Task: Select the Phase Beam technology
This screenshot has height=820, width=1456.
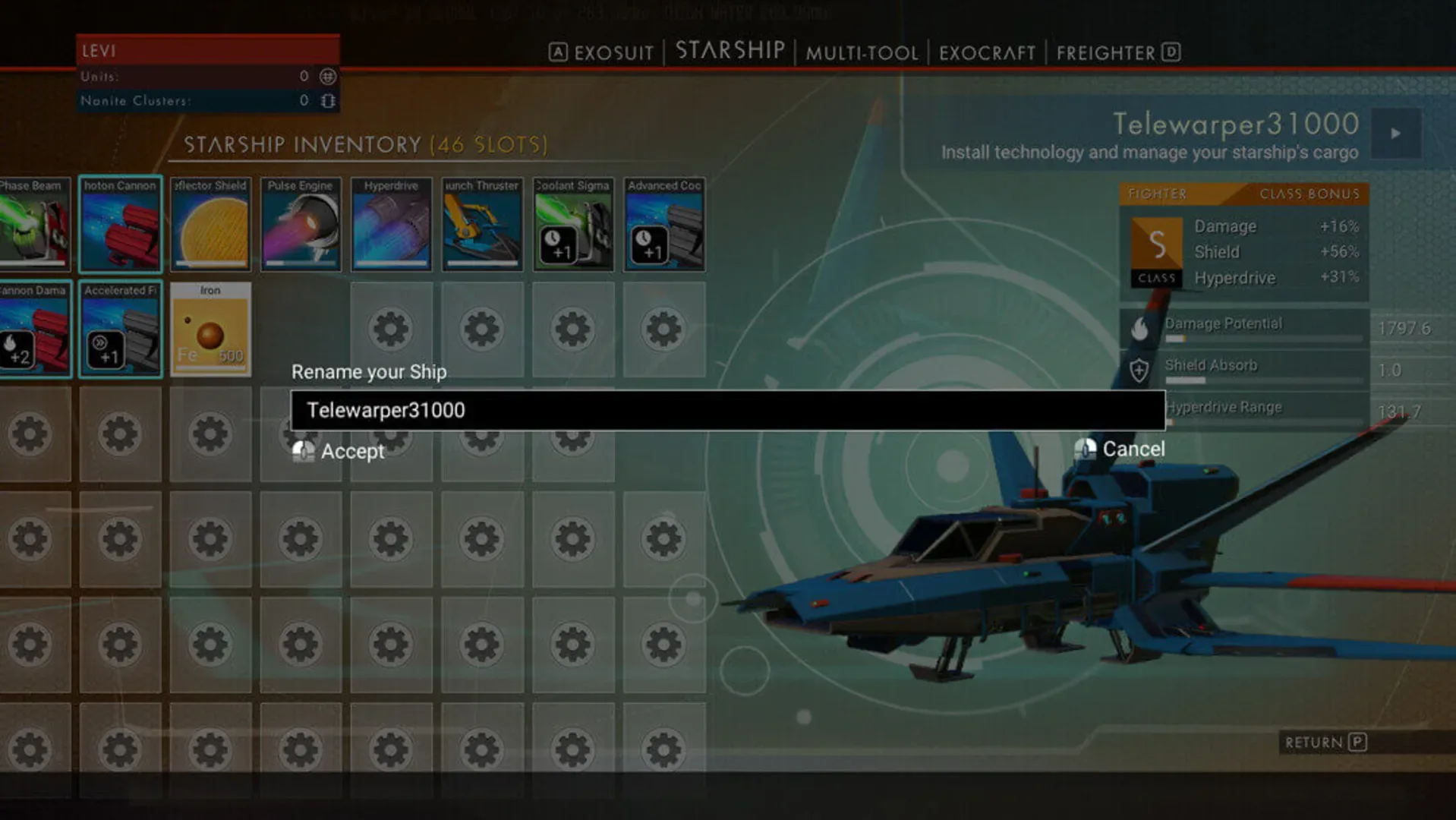Action: coord(30,225)
